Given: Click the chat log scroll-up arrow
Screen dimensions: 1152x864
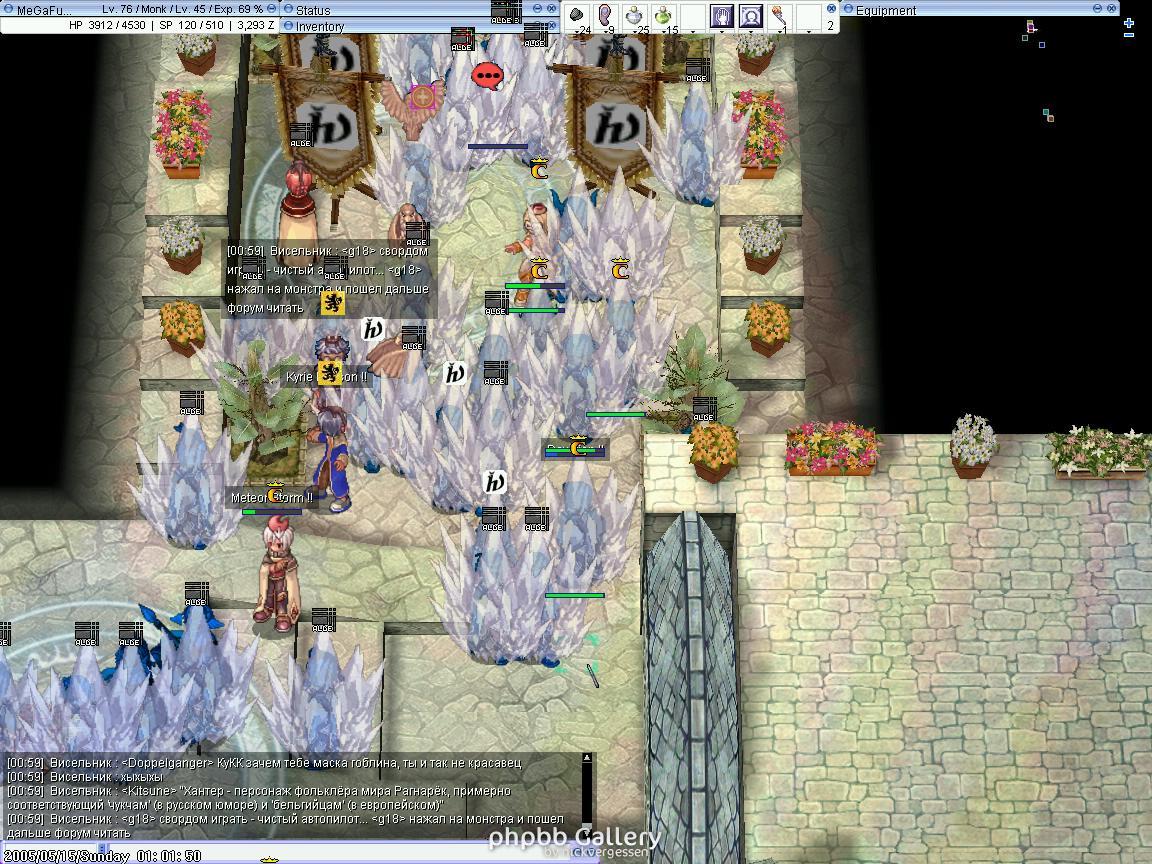Looking at the screenshot, I should click(x=587, y=759).
